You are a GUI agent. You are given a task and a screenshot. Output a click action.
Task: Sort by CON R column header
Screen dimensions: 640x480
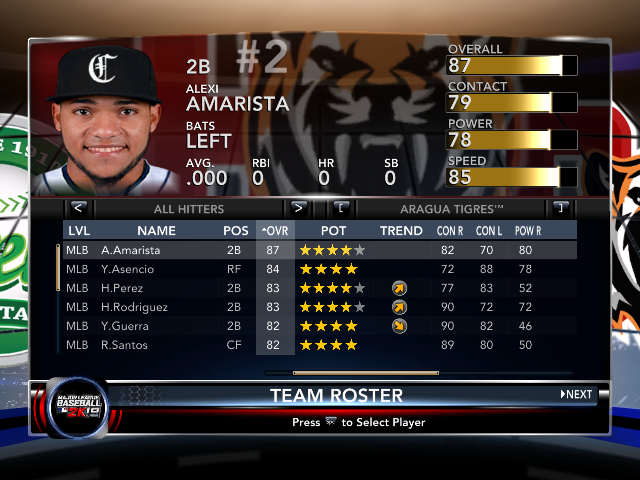click(x=451, y=230)
